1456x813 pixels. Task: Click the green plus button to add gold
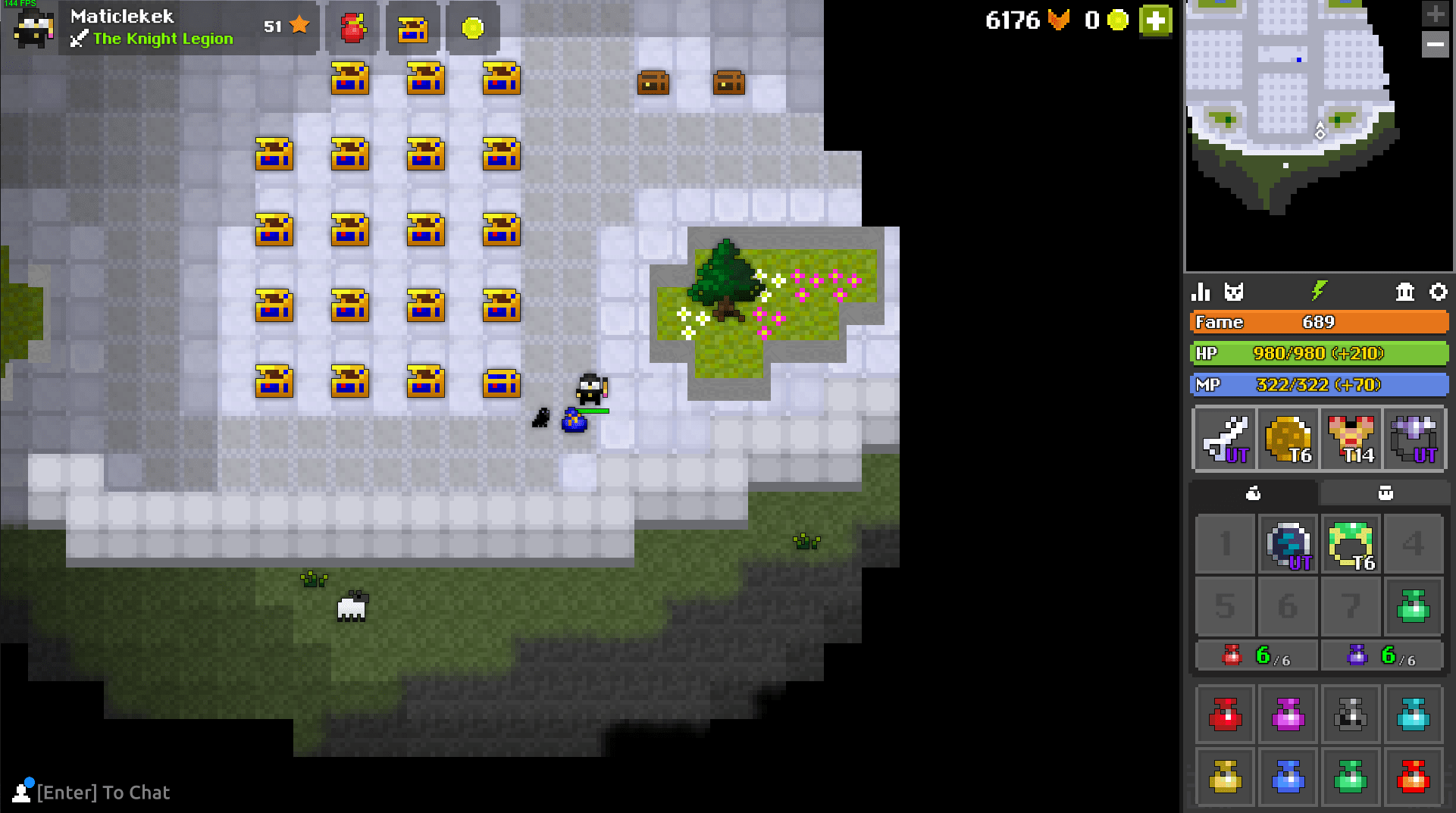pyautogui.click(x=1154, y=21)
